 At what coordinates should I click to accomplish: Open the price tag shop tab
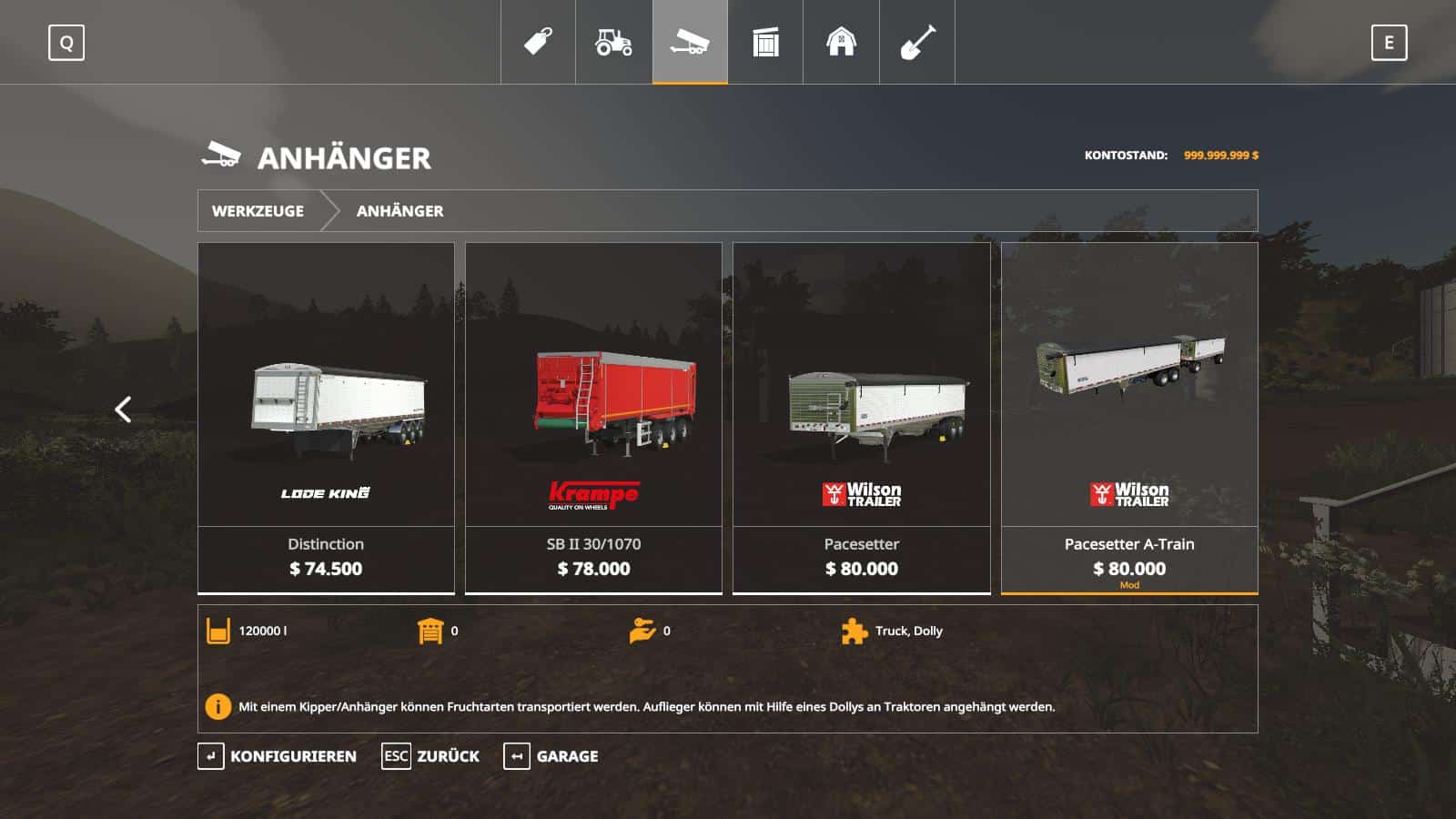(538, 42)
